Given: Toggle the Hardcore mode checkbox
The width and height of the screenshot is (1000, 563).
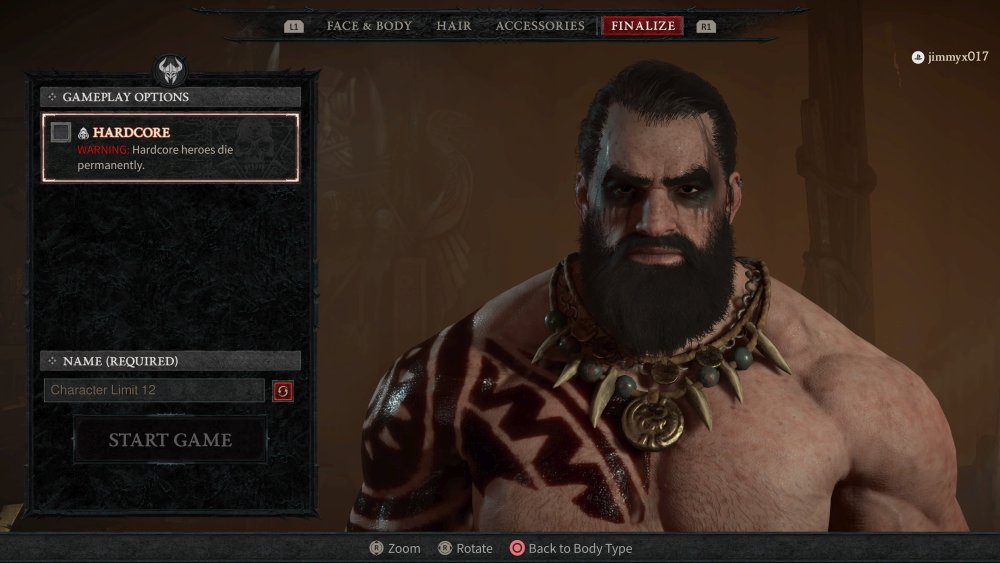Looking at the screenshot, I should [61, 132].
